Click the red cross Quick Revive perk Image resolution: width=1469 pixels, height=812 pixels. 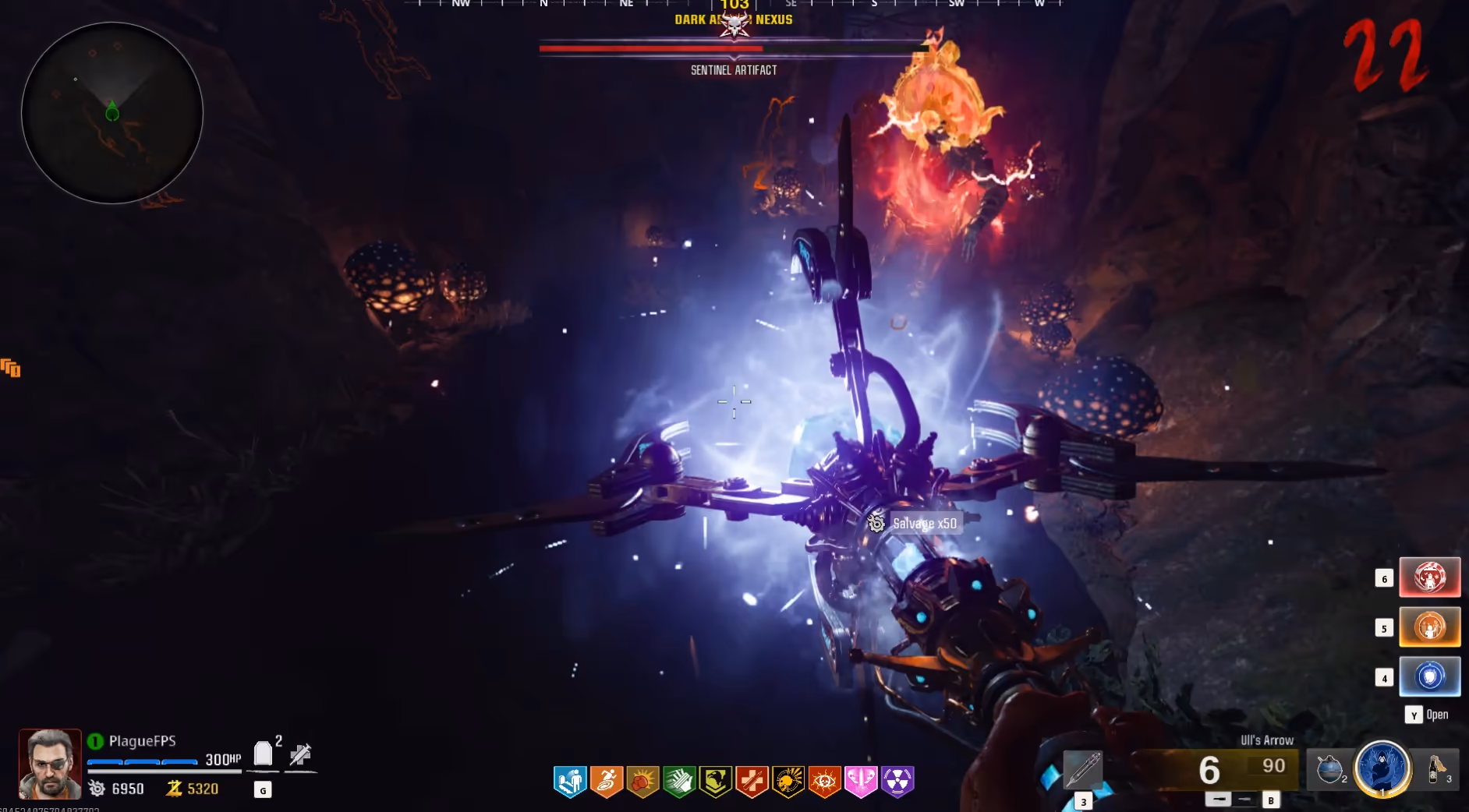coord(752,781)
